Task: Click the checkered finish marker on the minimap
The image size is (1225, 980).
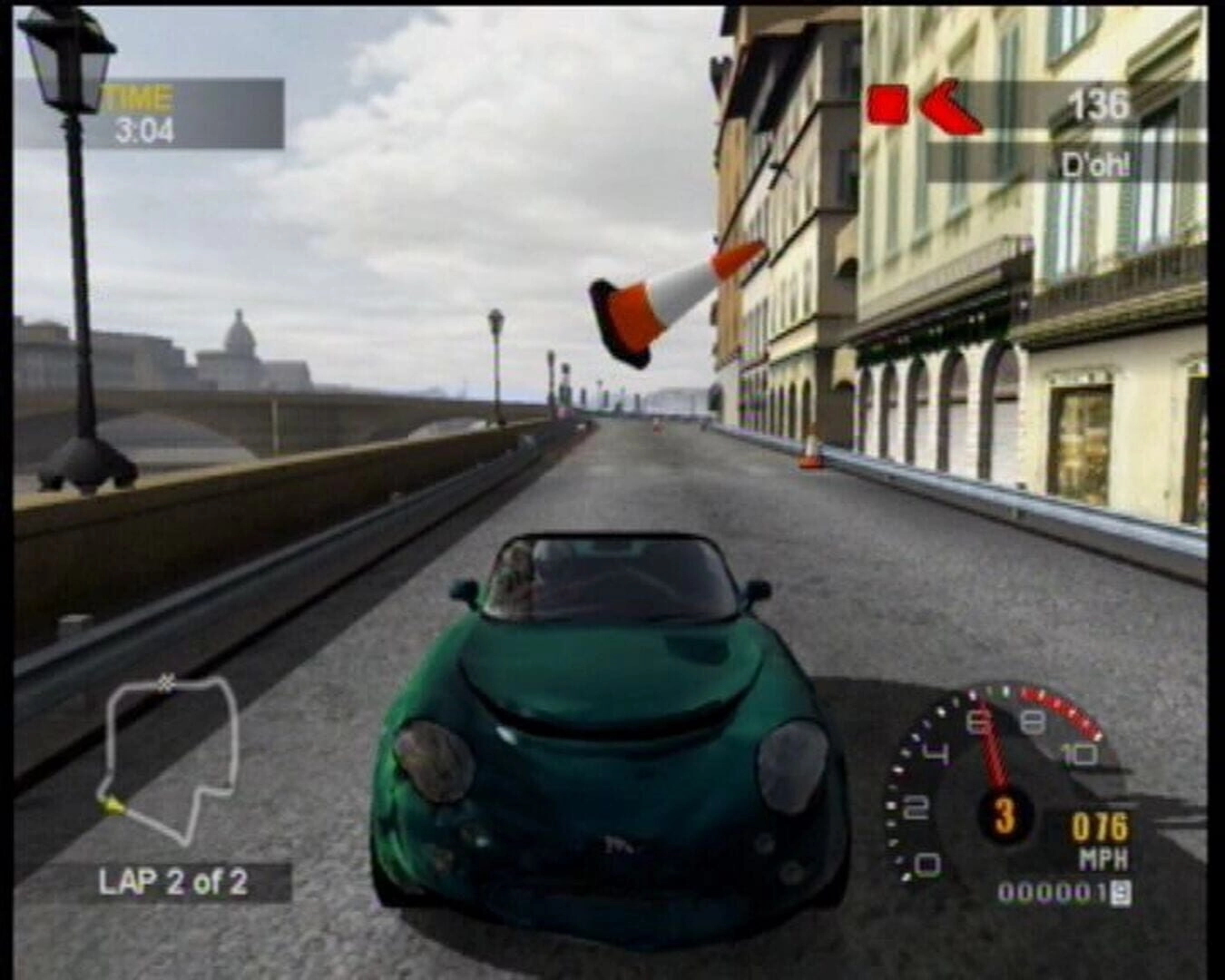Action: point(166,682)
